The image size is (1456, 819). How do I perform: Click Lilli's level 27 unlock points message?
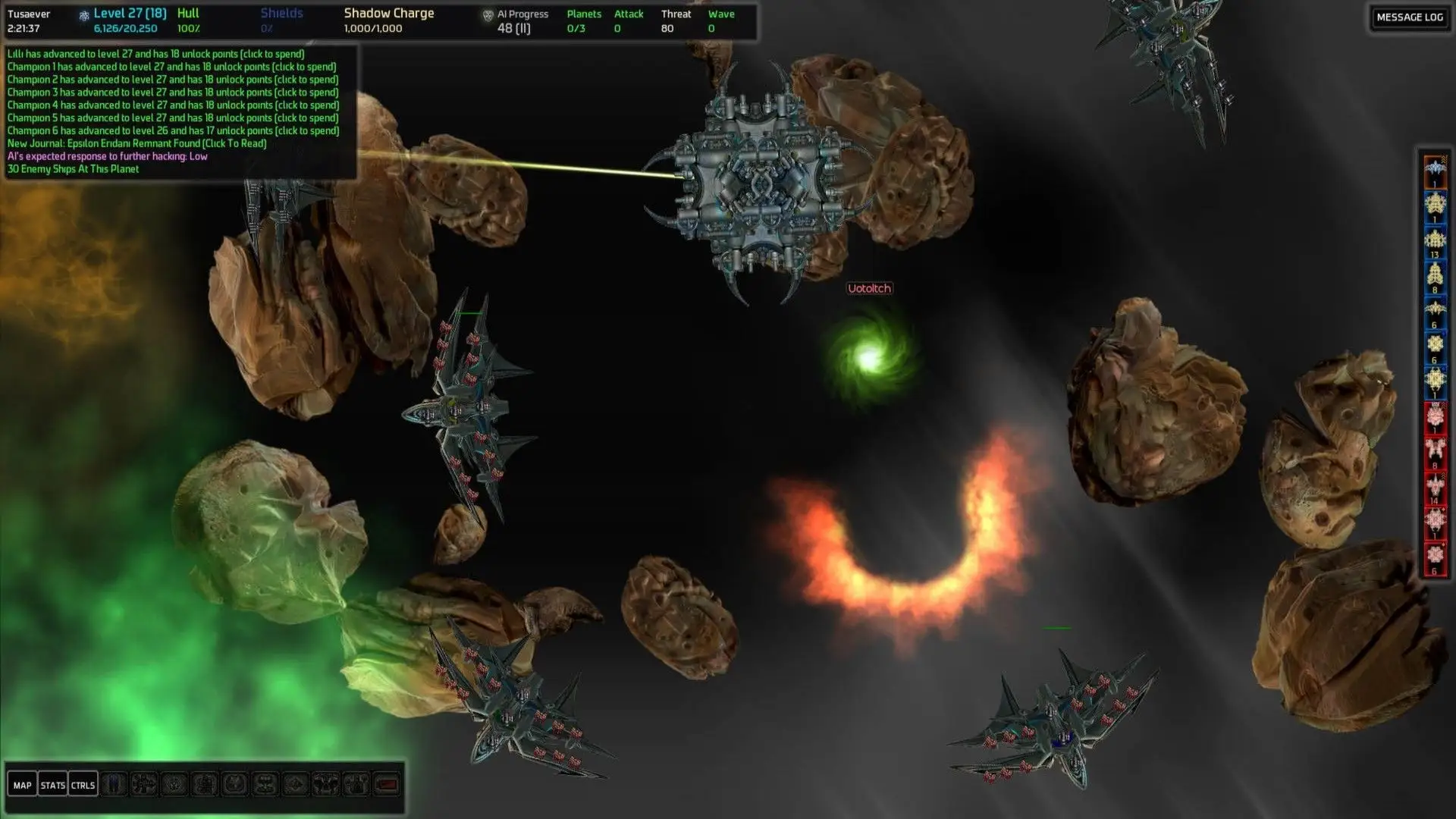[155, 54]
